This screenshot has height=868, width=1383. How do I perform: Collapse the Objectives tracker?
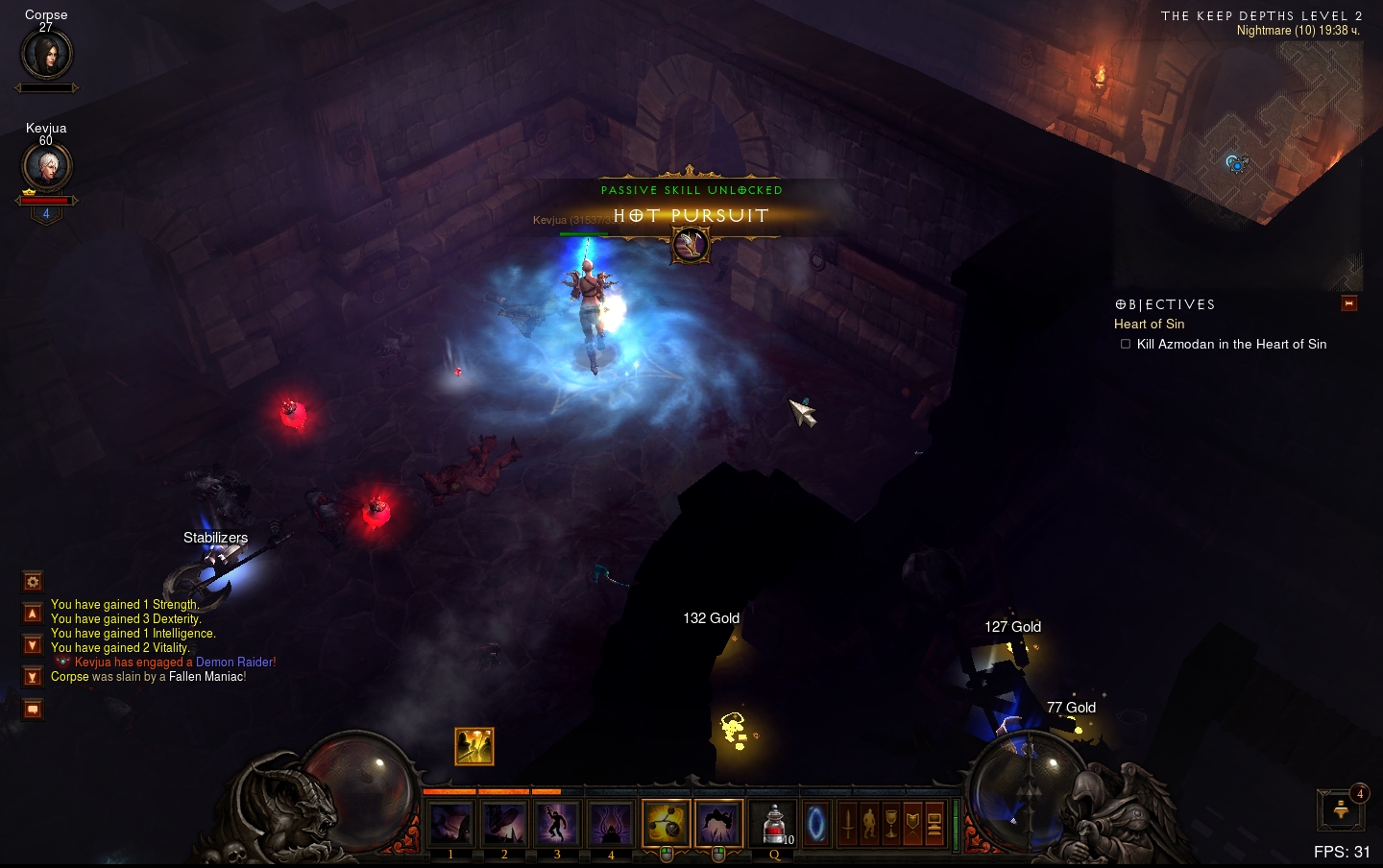1349,303
